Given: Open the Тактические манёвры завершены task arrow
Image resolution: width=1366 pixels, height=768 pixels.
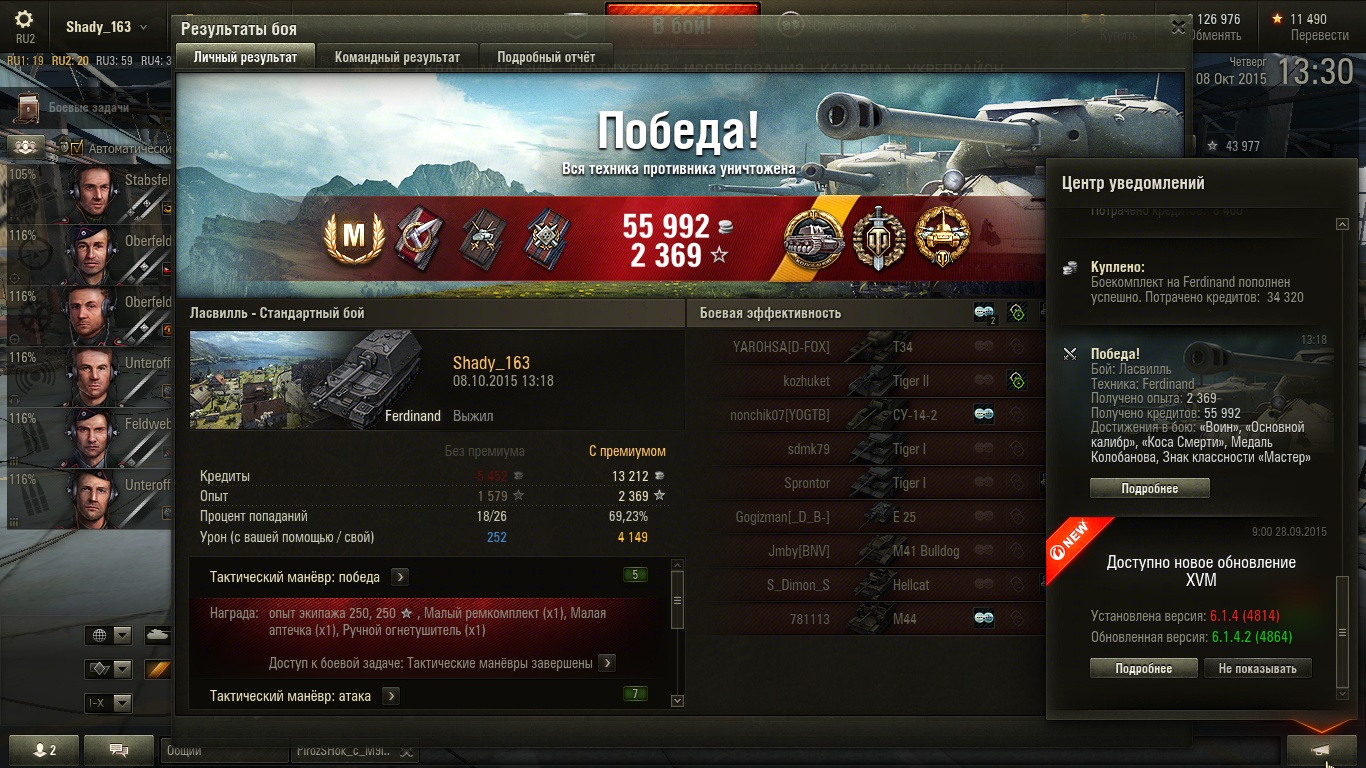Looking at the screenshot, I should [x=607, y=663].
